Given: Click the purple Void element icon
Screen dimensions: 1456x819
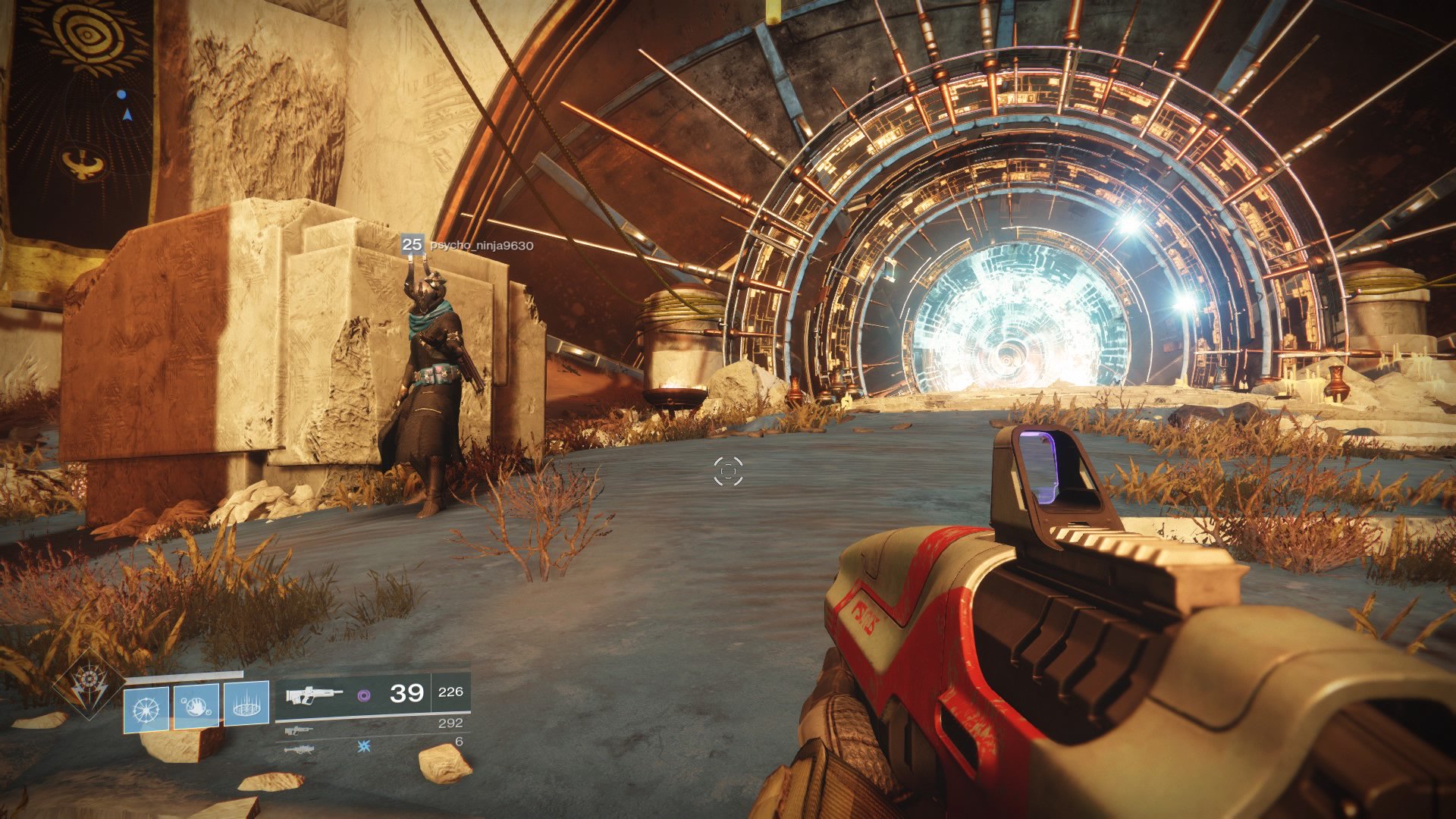Looking at the screenshot, I should tap(366, 695).
